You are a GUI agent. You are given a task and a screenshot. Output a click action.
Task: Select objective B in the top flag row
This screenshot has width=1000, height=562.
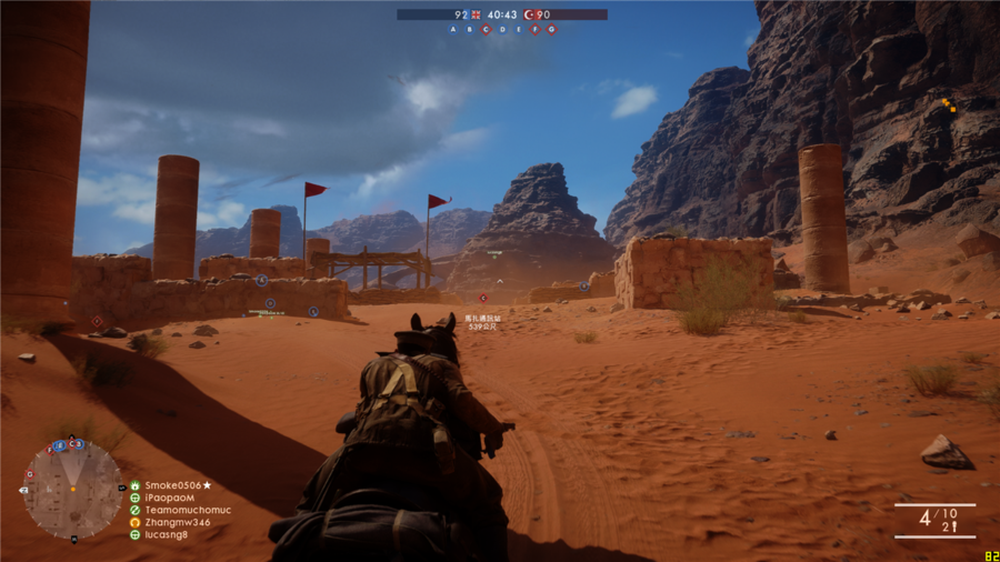tap(469, 29)
